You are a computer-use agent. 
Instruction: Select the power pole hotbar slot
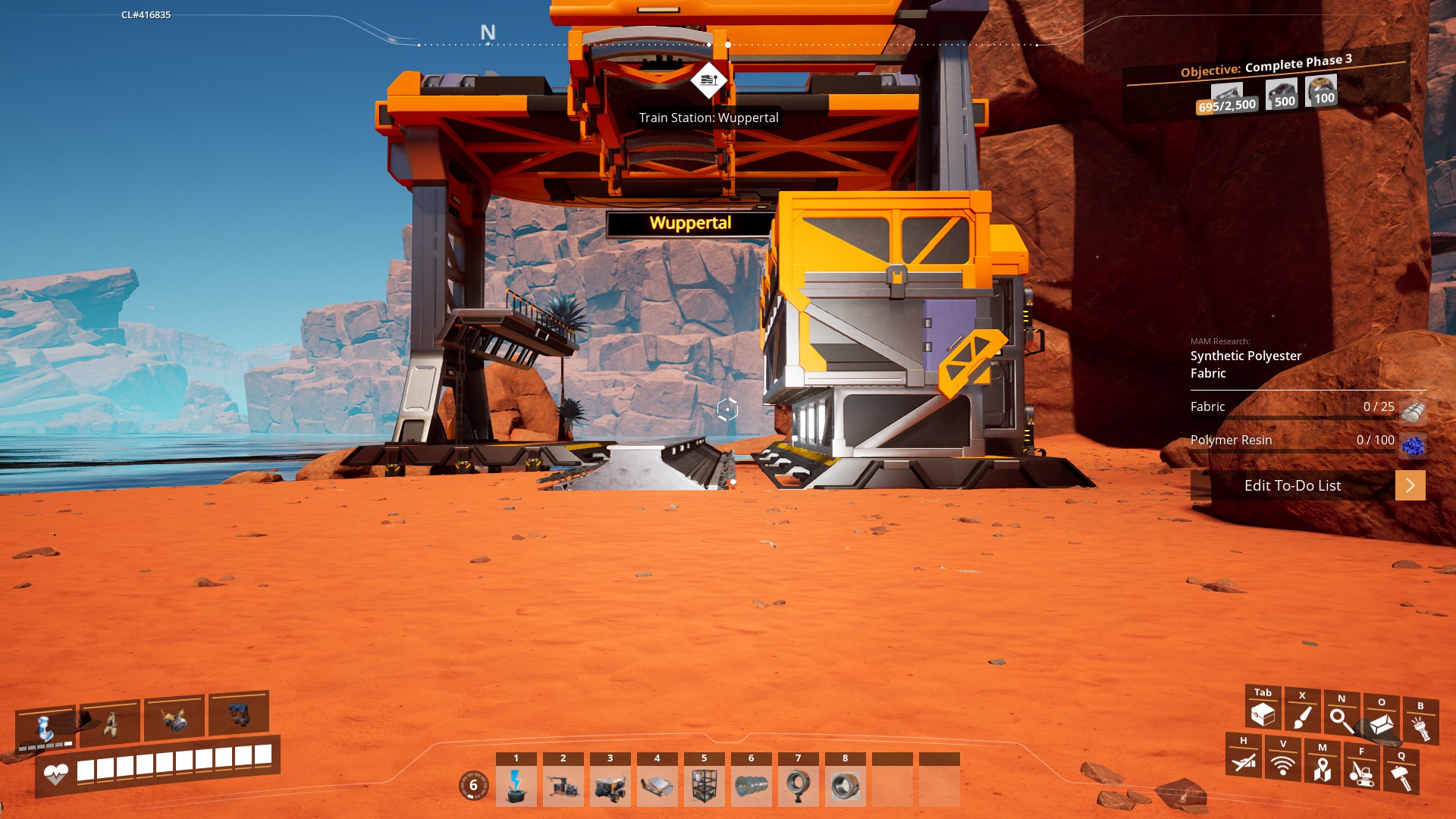coord(516,786)
